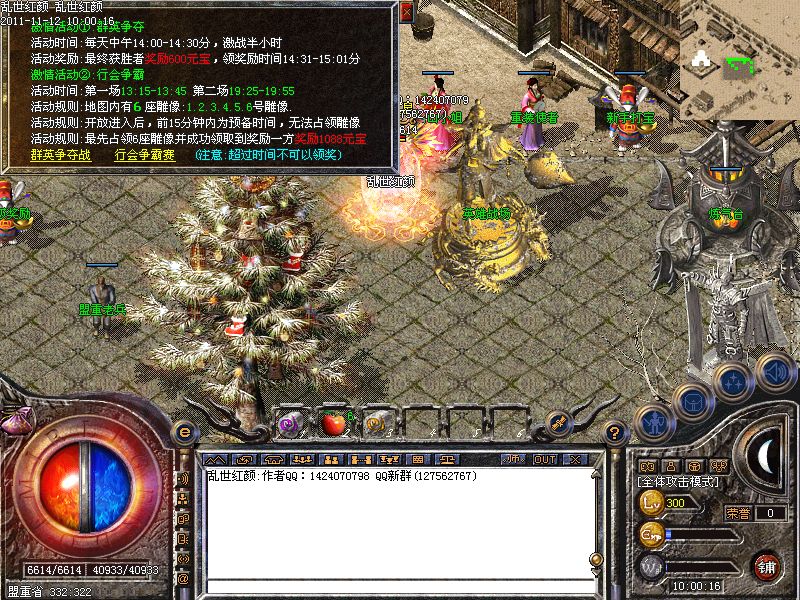
Task: Open the bag inventory icon
Action: pyautogui.click(x=692, y=401)
